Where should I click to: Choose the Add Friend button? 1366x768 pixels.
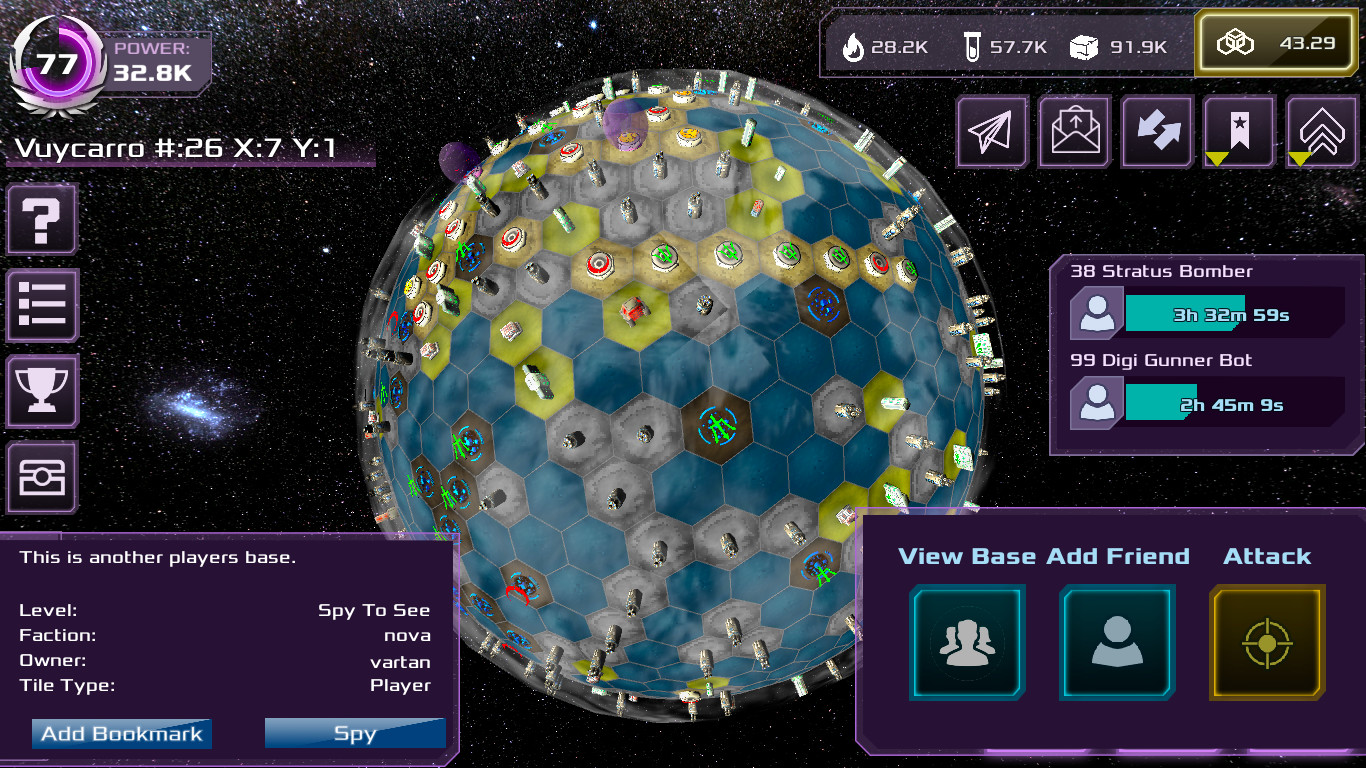click(x=1117, y=642)
